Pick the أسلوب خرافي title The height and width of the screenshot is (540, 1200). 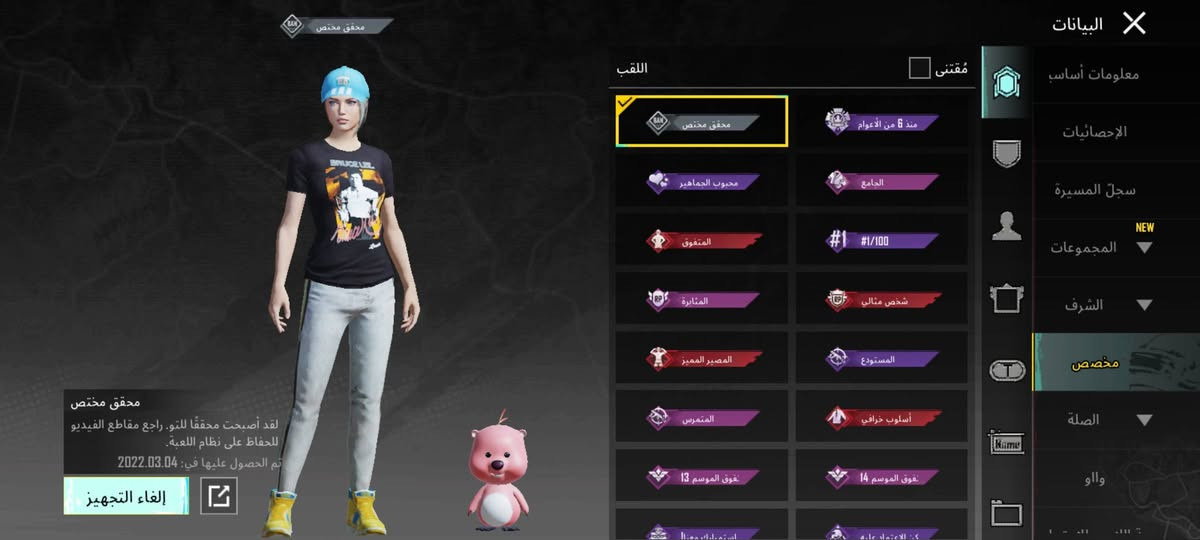tap(883, 418)
